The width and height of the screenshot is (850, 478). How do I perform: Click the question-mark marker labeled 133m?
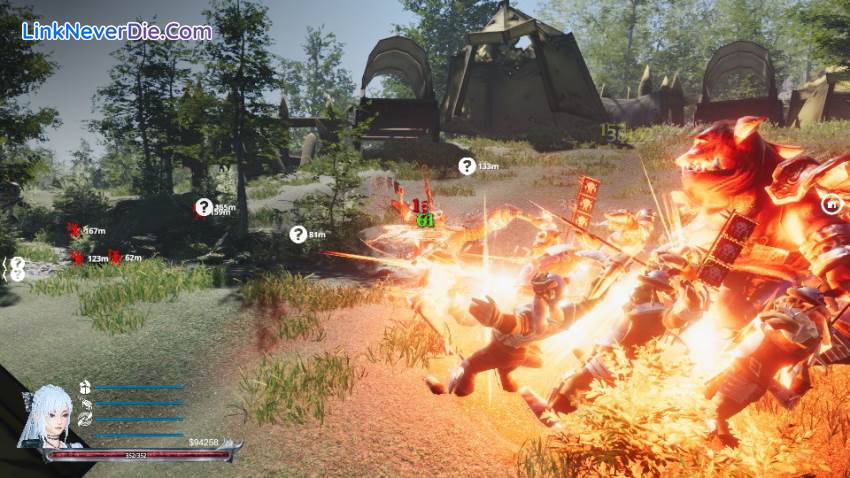tap(467, 166)
